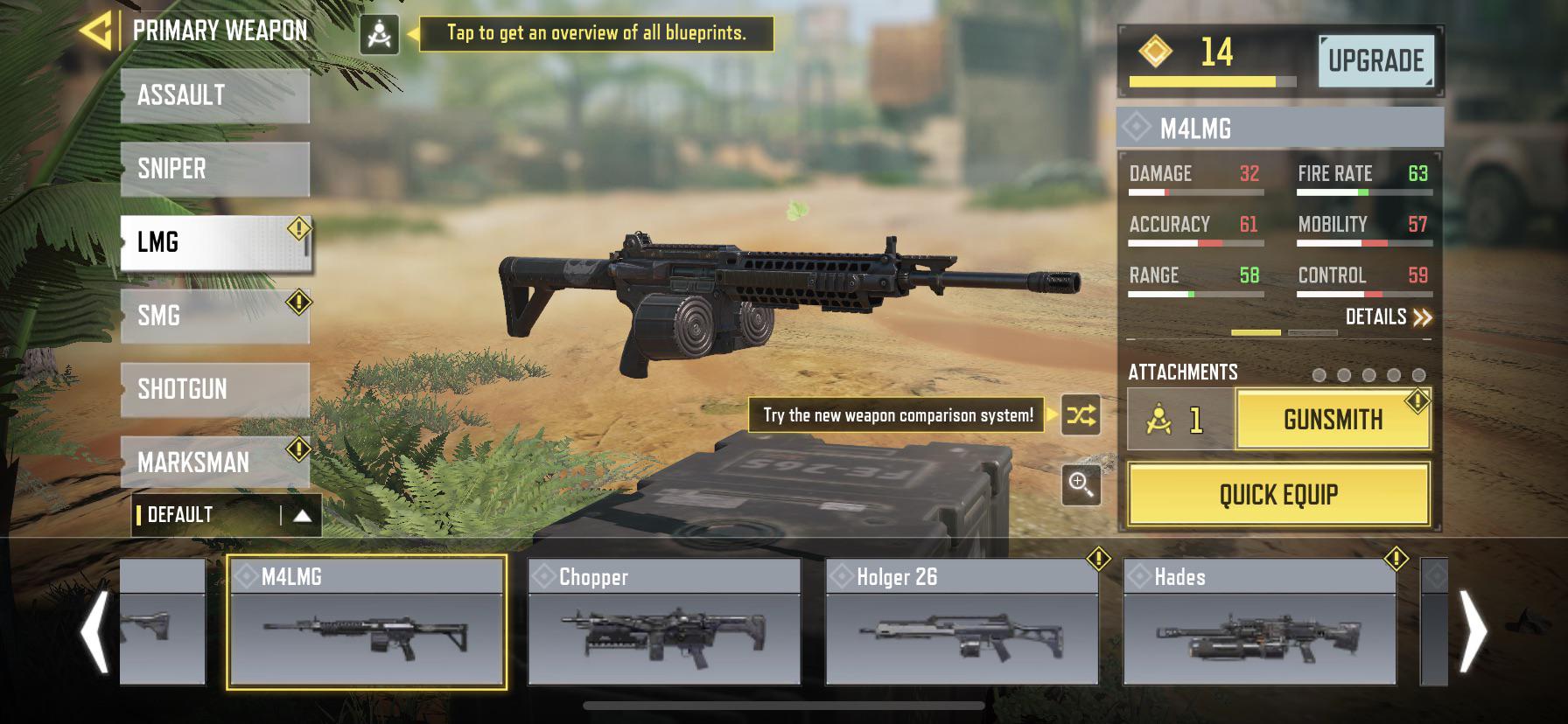Click the yellow upgrade progress bar
This screenshot has height=724, width=1568.
coord(1205,81)
